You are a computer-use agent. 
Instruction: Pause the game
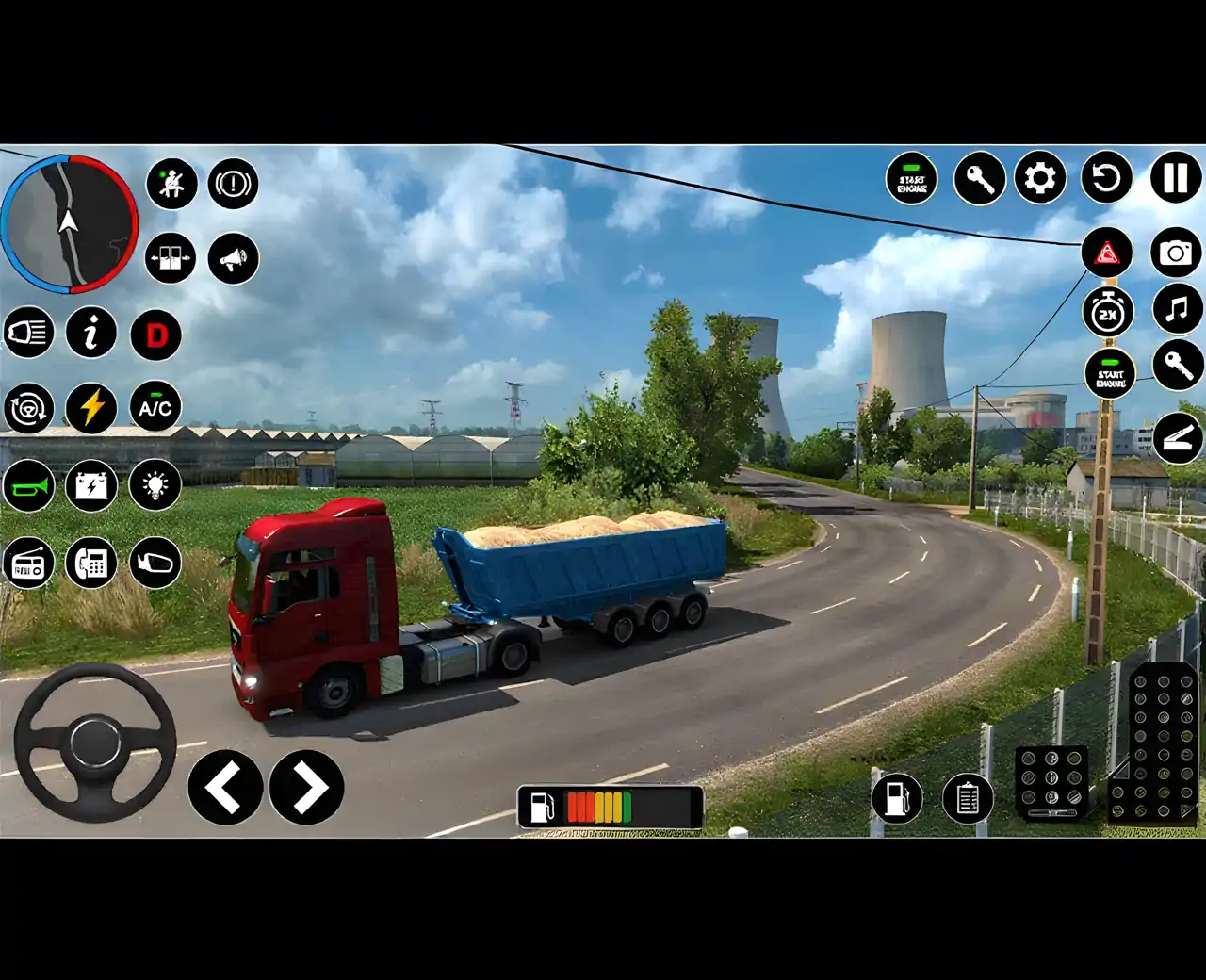[x=1175, y=178]
